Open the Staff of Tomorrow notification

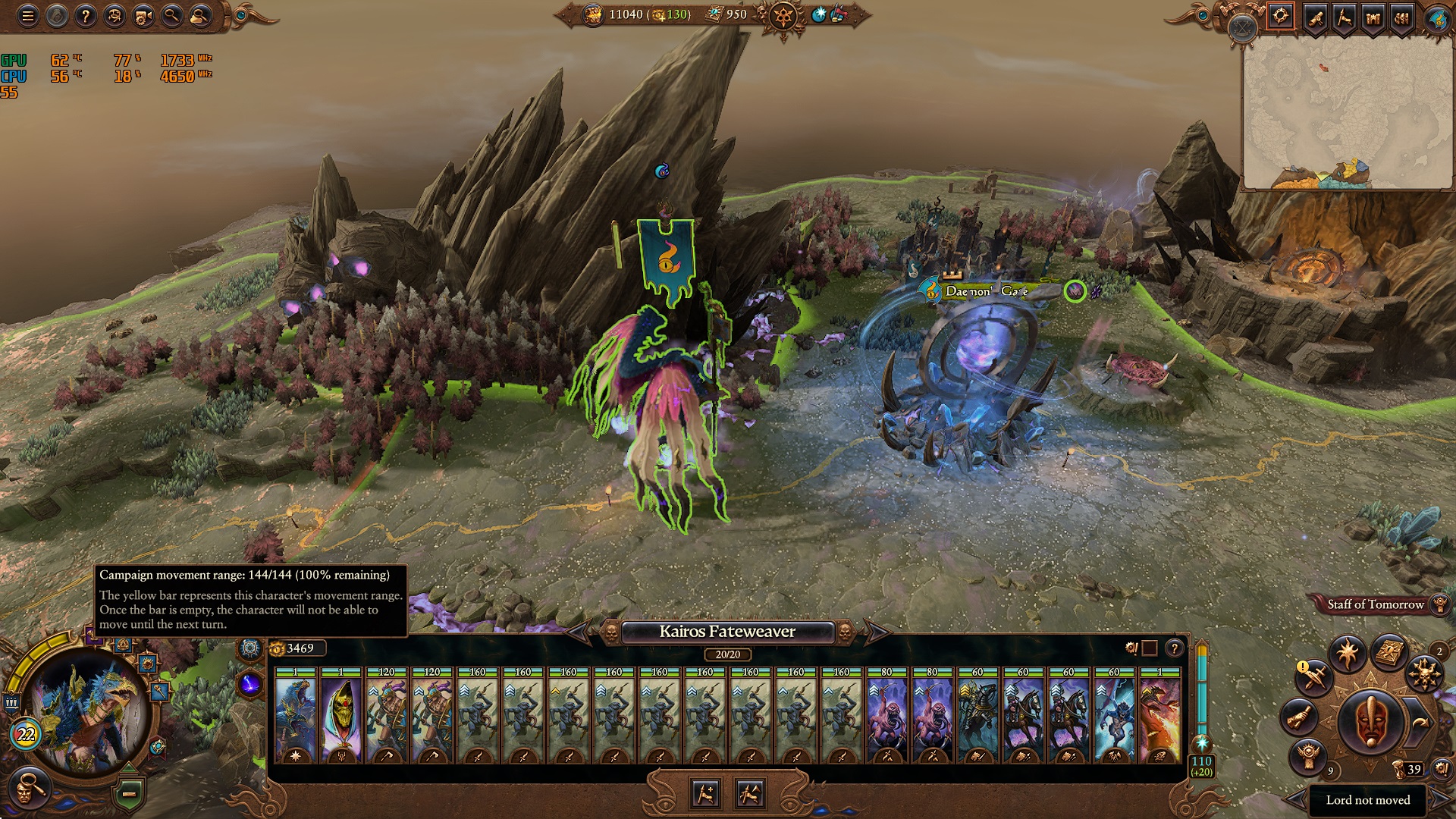tap(1376, 605)
